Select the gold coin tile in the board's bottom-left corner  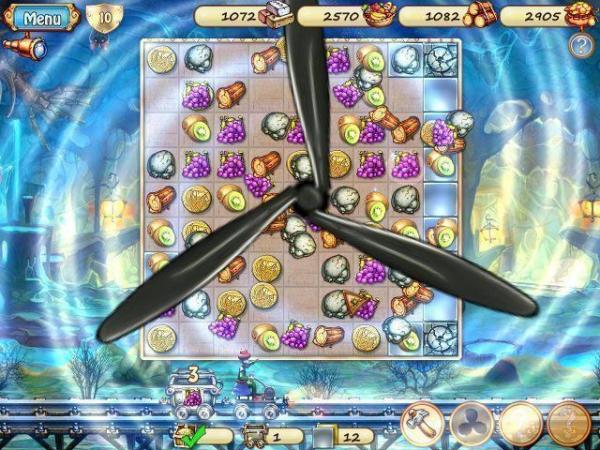[x=162, y=337]
